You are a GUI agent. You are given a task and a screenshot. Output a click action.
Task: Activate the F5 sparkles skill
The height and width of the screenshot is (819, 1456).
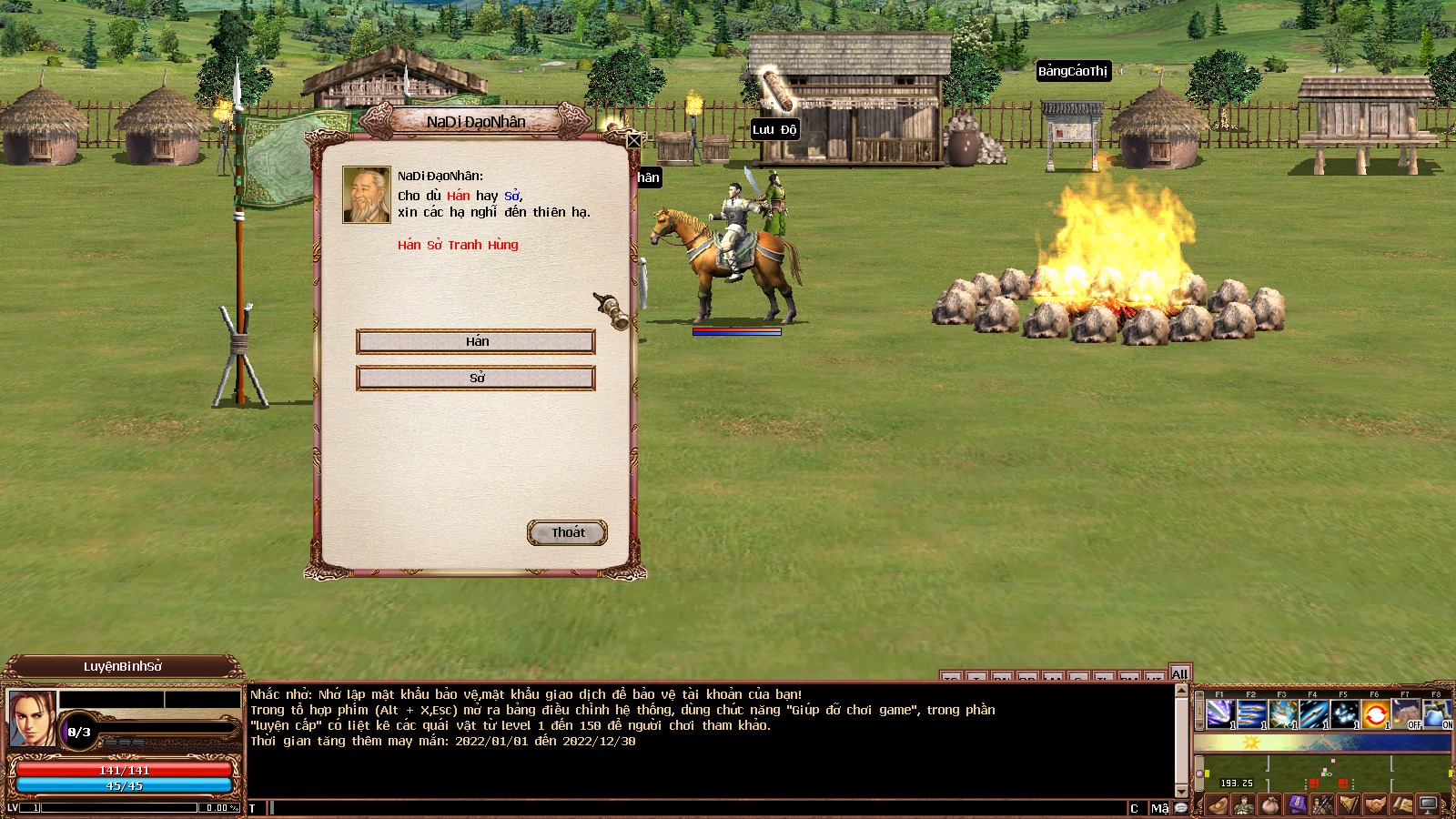1344,713
